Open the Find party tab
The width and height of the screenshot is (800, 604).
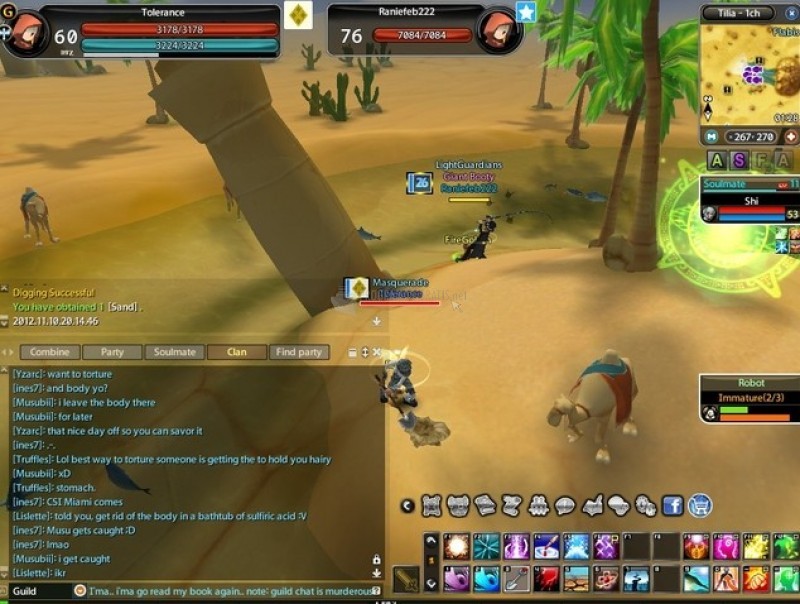tap(299, 352)
